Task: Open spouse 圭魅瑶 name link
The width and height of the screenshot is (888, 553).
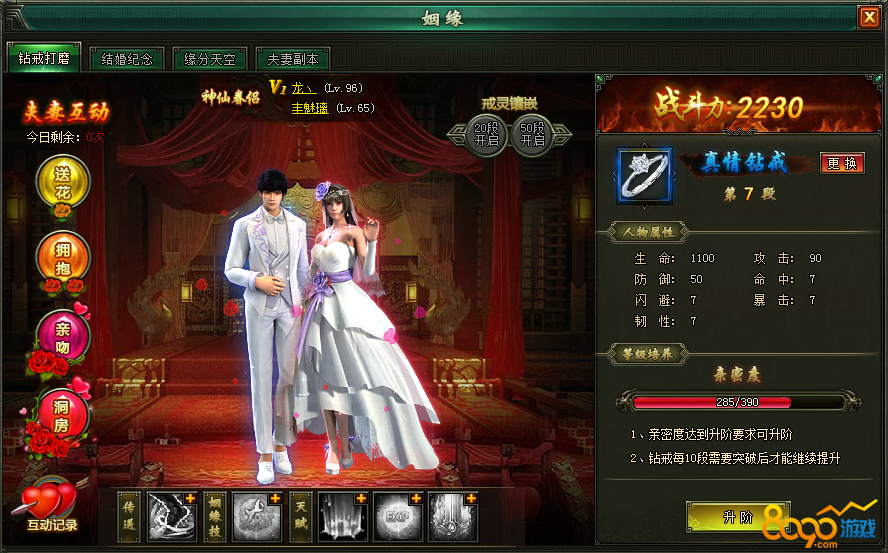Action: [x=309, y=108]
